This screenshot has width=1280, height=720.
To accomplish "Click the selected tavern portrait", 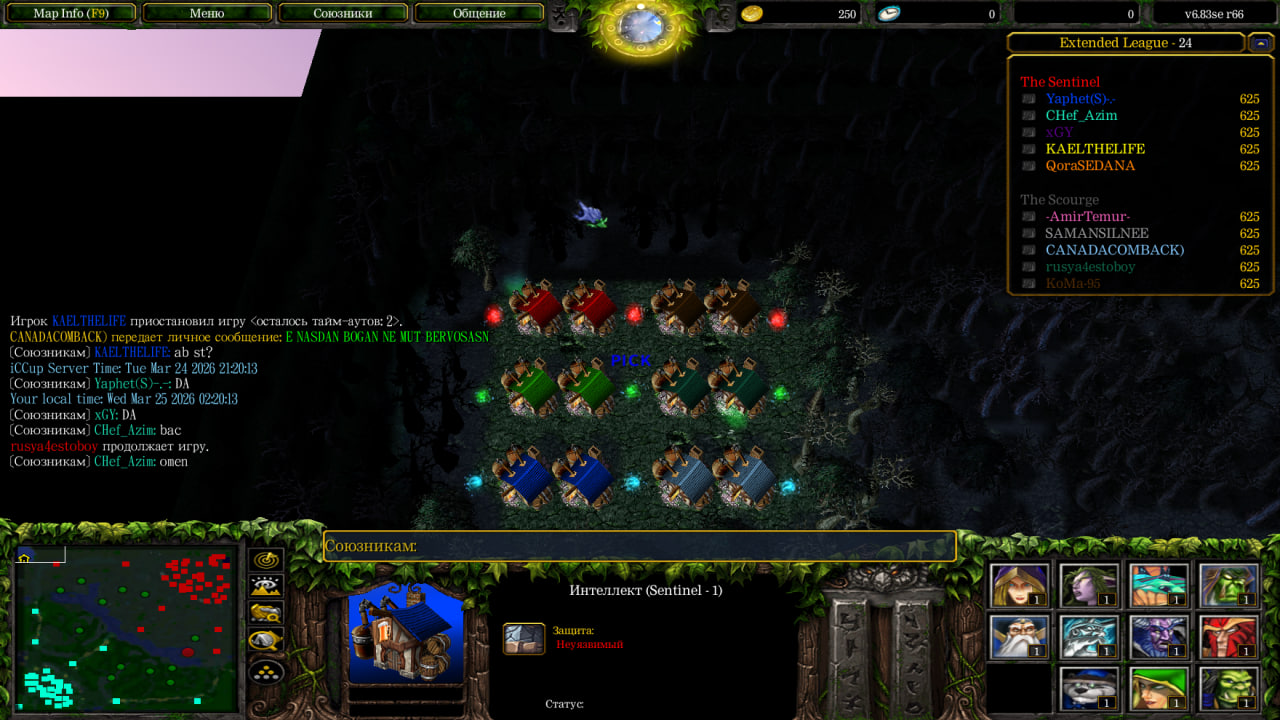I will coord(406,636).
